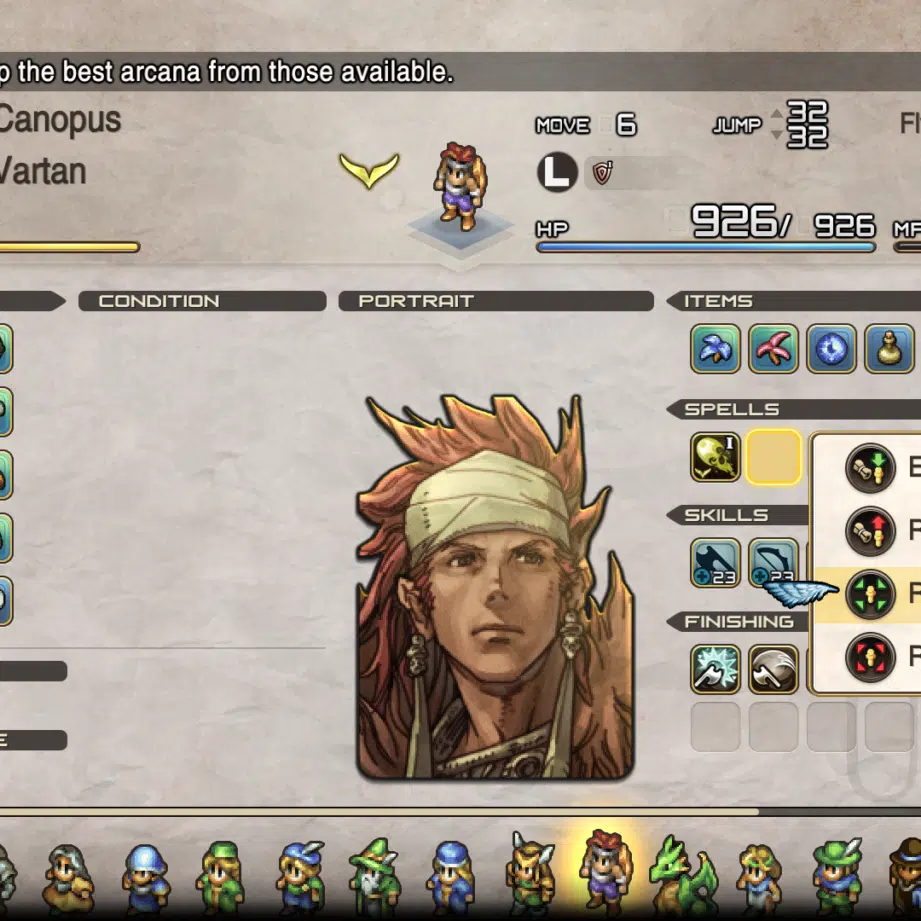Select the red starfish-shaped item slot

point(773,349)
